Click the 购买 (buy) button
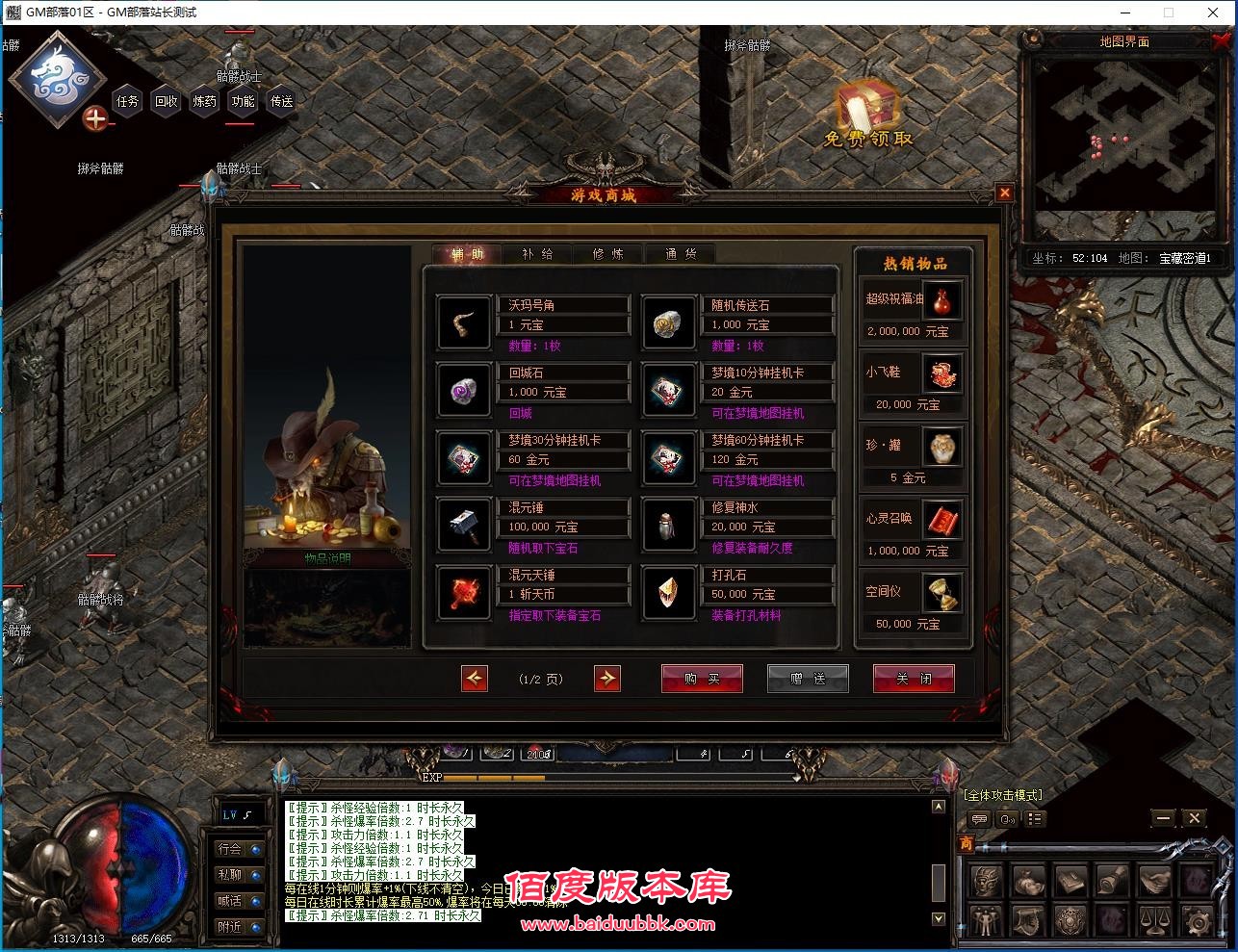The height and width of the screenshot is (952, 1238). tap(701, 679)
